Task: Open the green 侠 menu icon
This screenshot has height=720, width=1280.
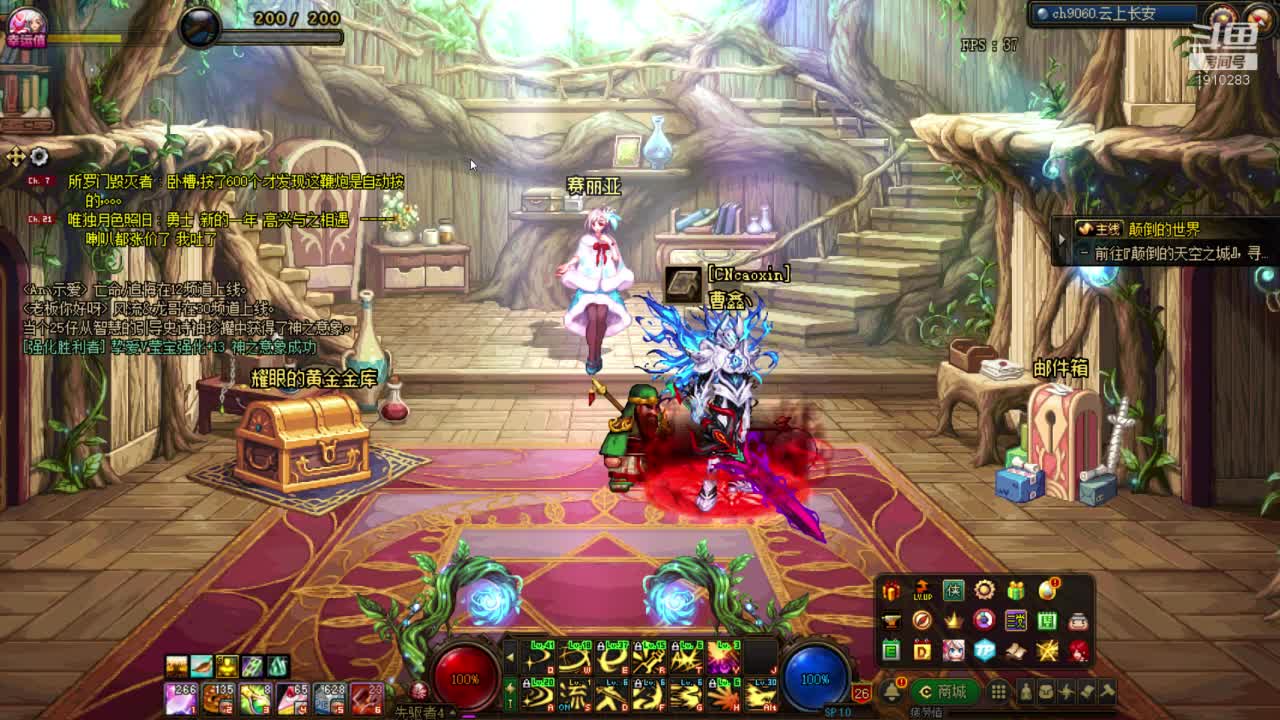Action: pos(953,590)
